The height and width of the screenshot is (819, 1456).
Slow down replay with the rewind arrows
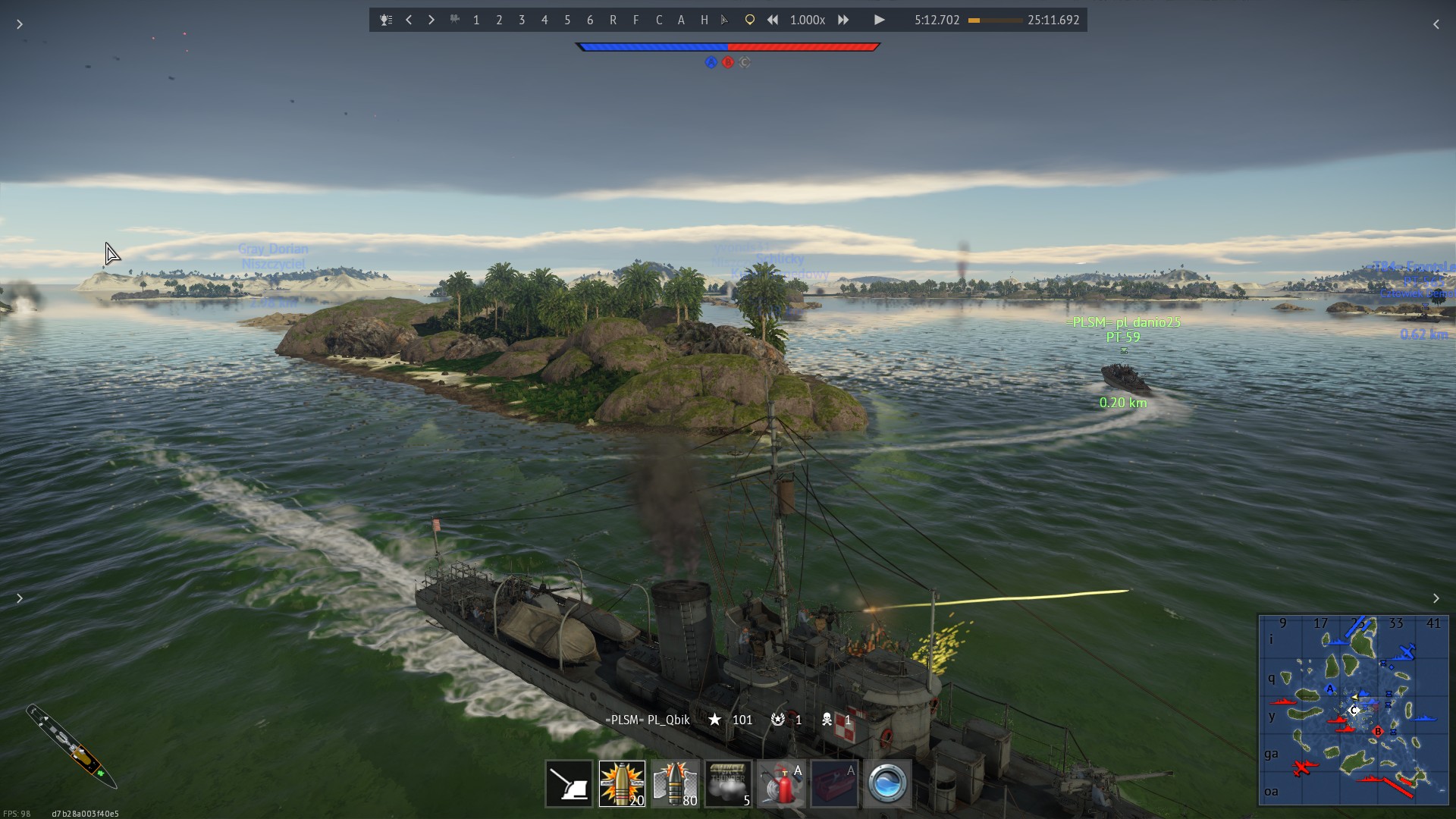point(773,20)
